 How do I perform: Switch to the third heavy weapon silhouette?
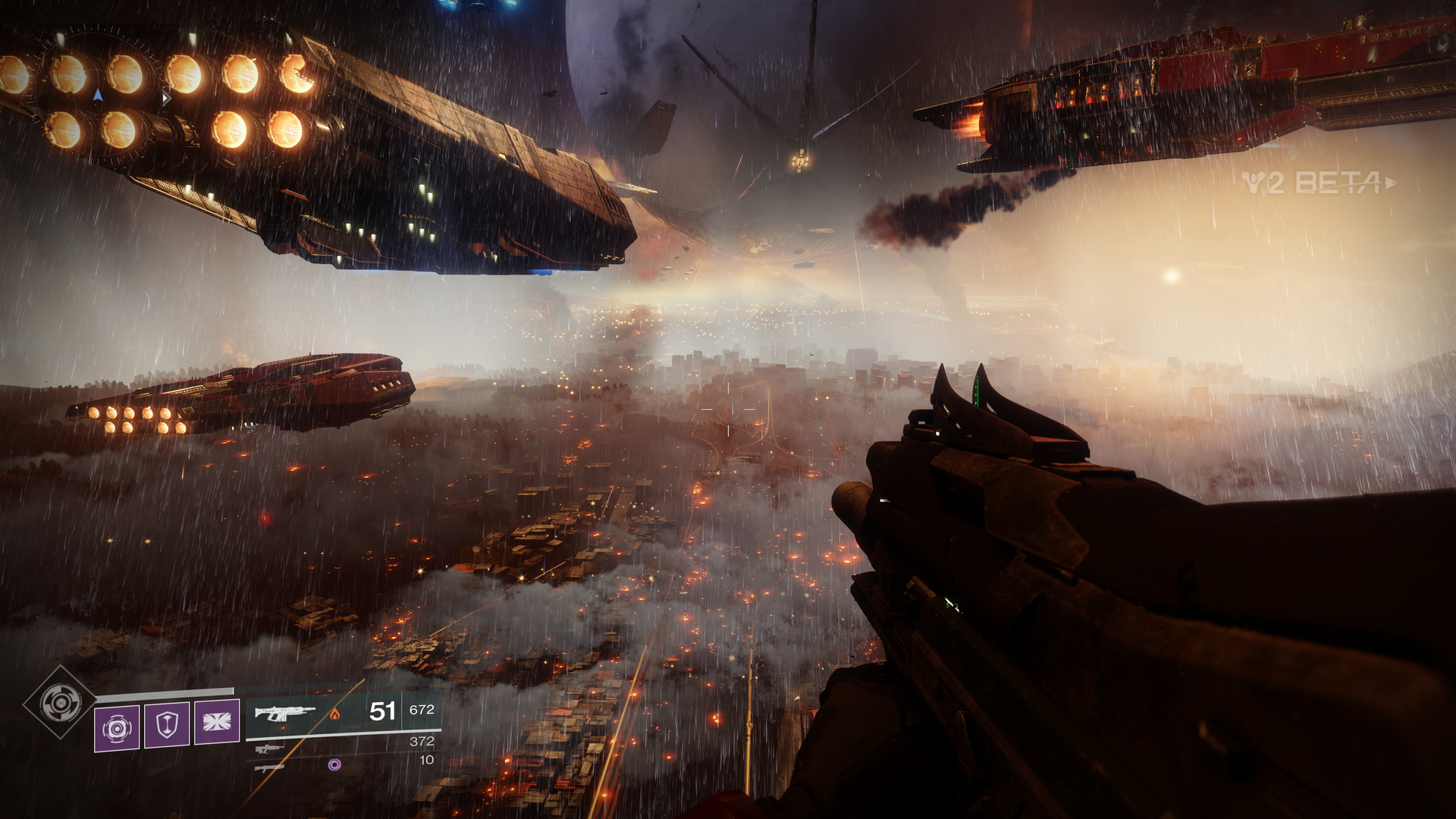pyautogui.click(x=269, y=767)
